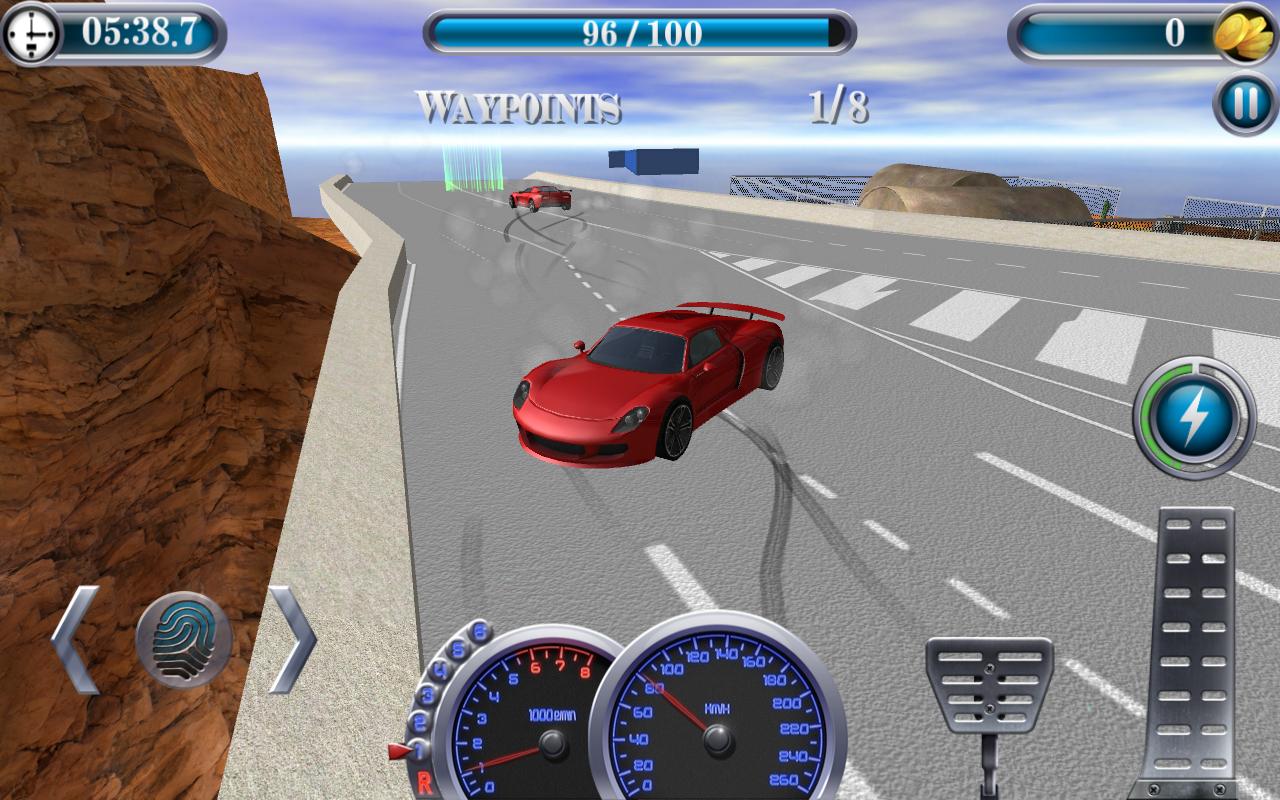Click the gear number 1 on shifter column
This screenshot has width=1280, height=800.
click(419, 748)
